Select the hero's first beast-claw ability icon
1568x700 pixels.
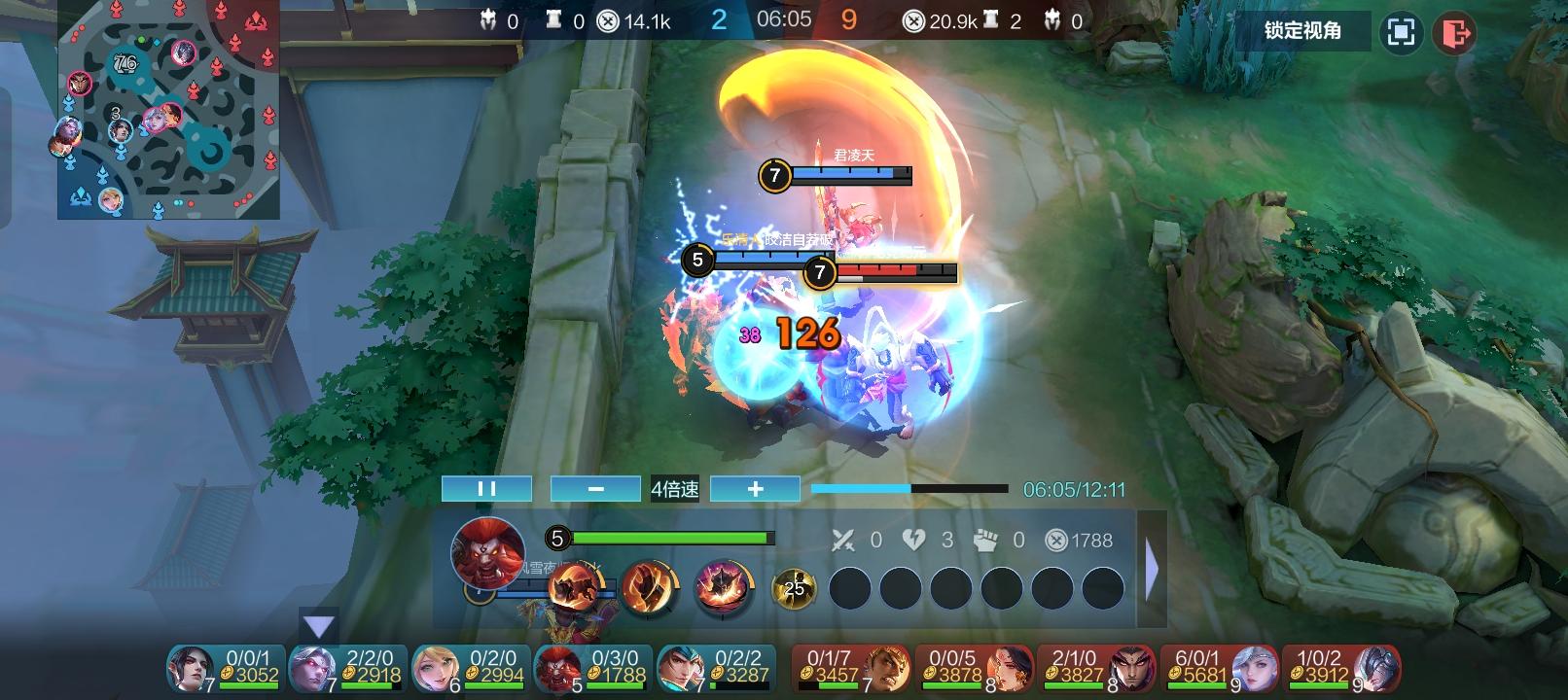click(x=578, y=586)
